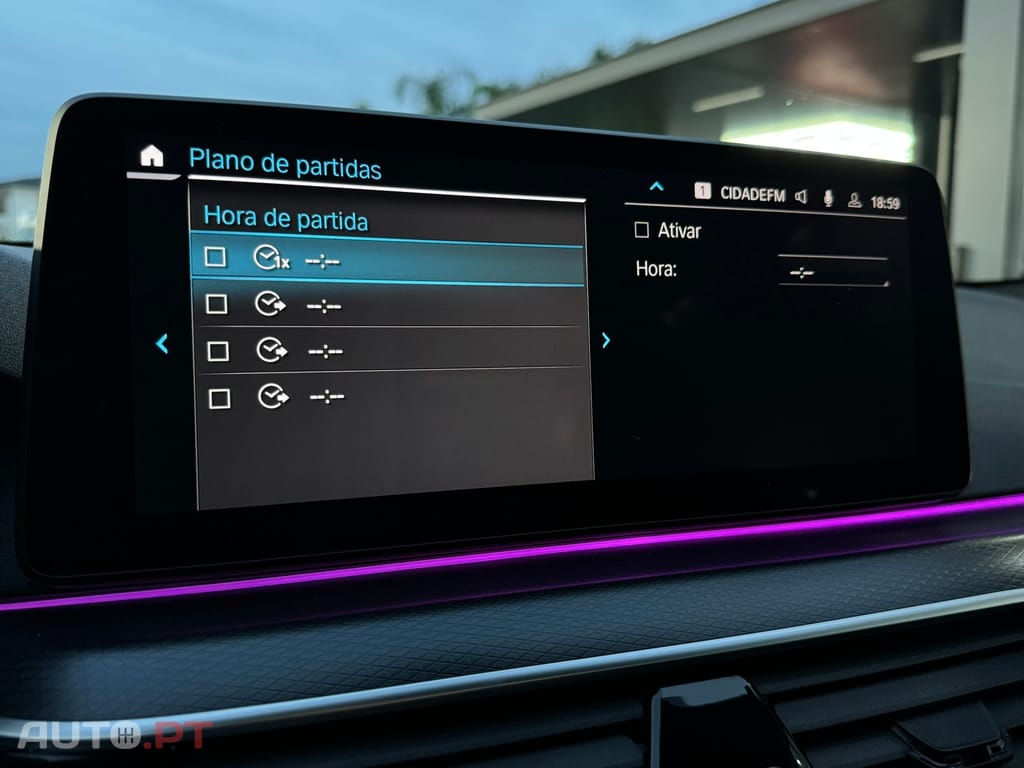Tick the Ativar checkbox

click(x=642, y=230)
